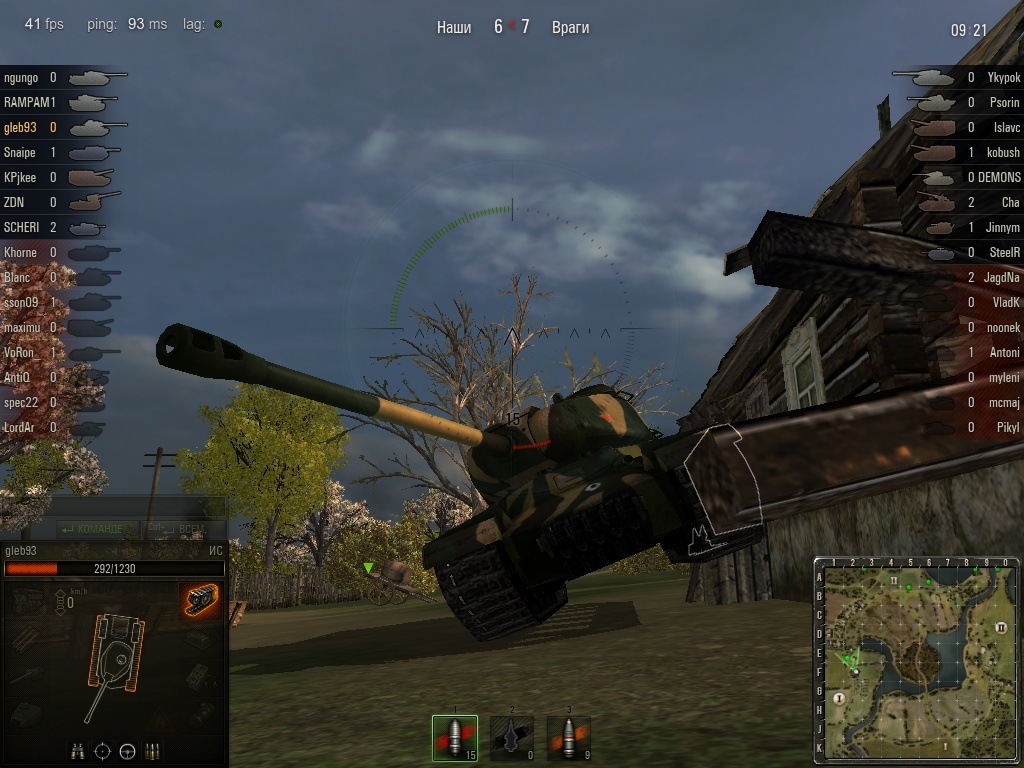Select player gleb93 in the team list
The height and width of the screenshot is (768, 1024).
tap(20, 127)
